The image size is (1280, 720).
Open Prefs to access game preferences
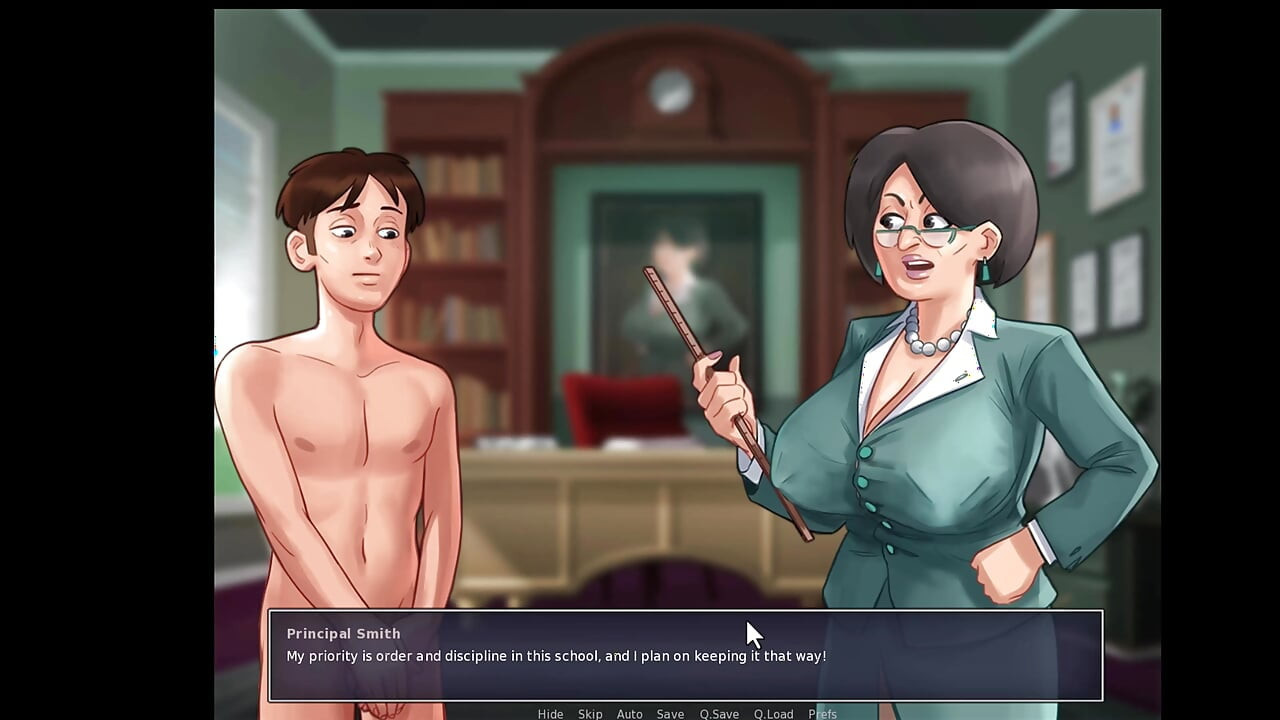[822, 714]
